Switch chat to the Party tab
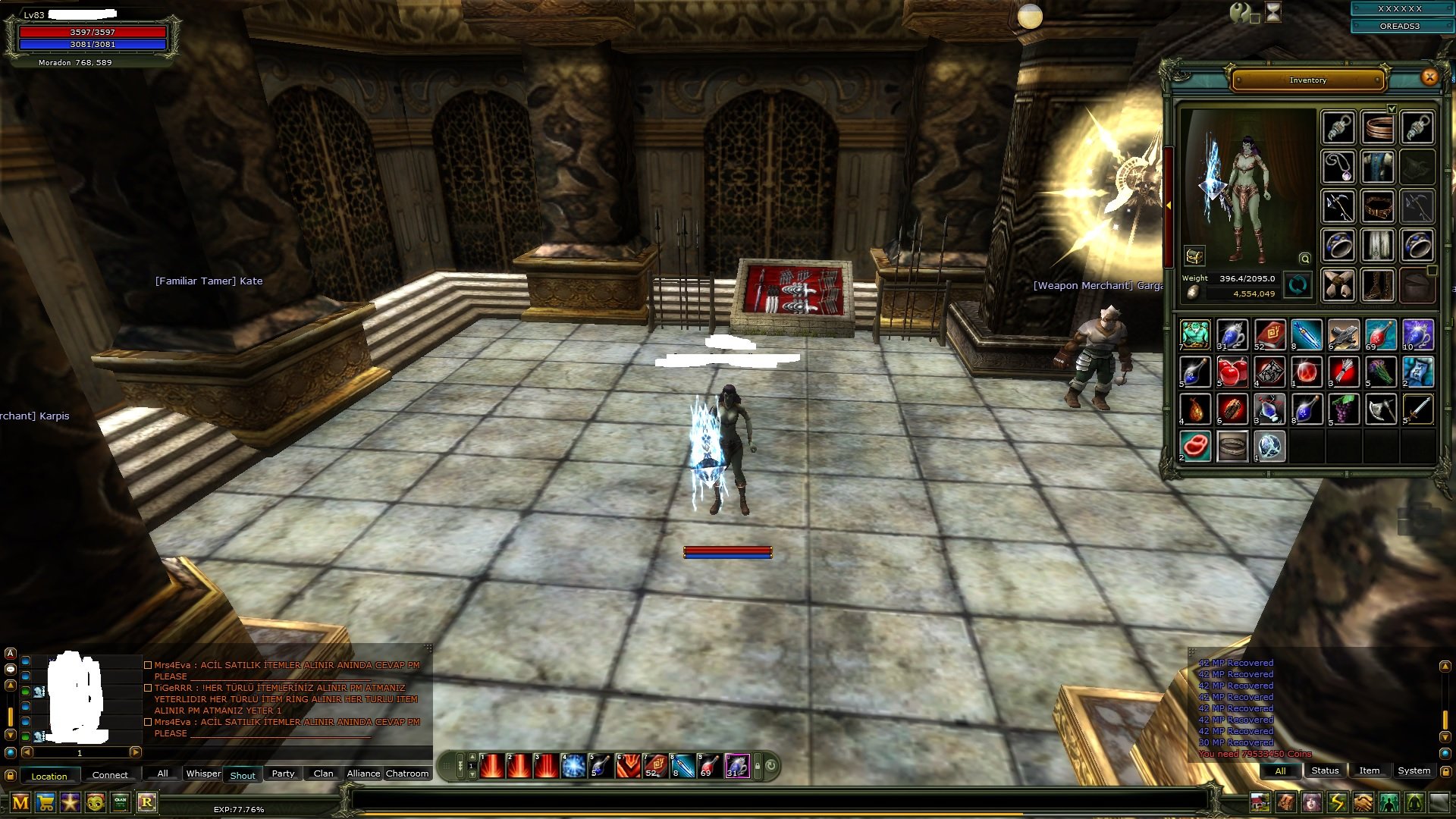 tap(283, 773)
